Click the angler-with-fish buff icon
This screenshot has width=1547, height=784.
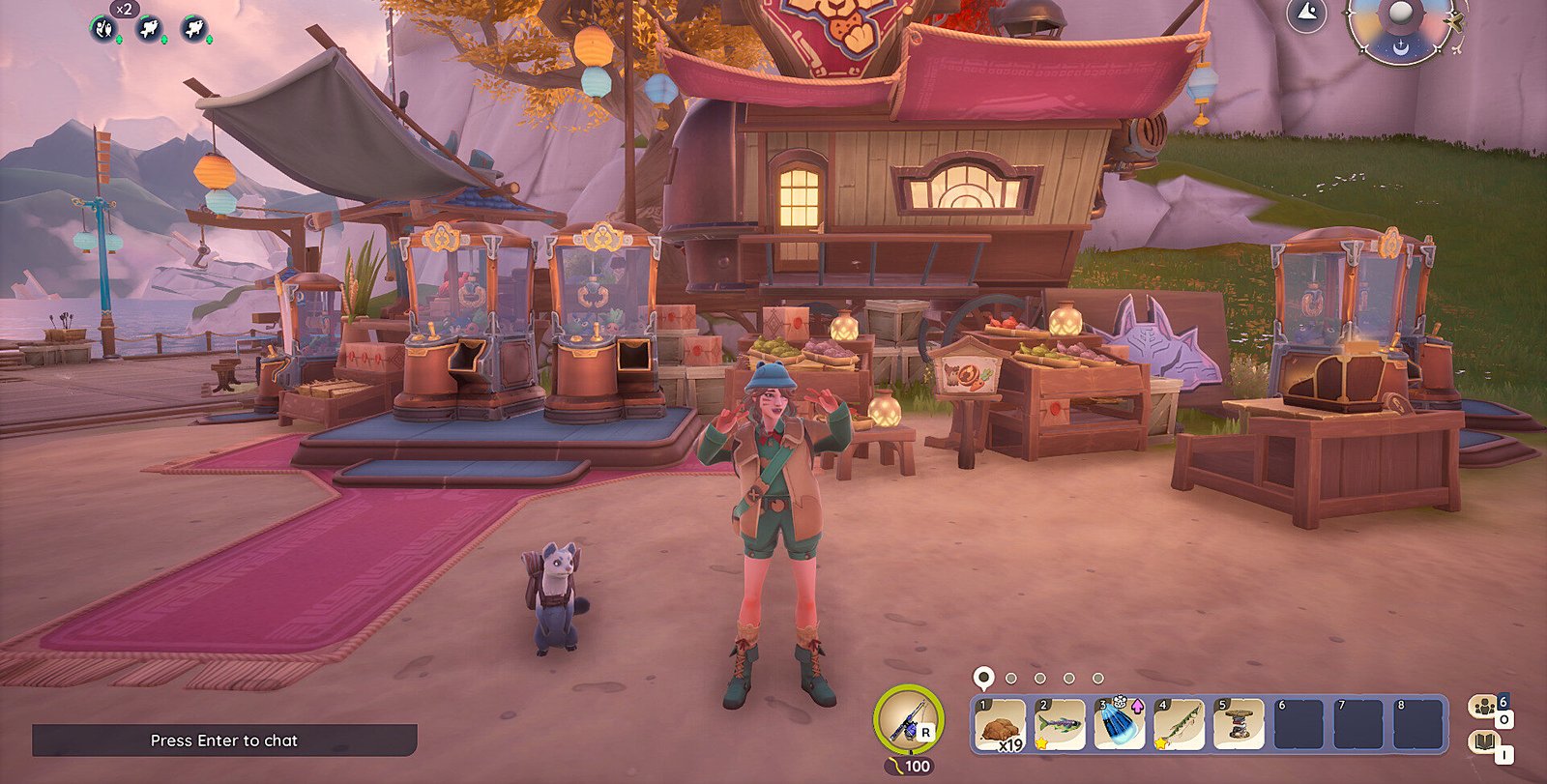coord(103,28)
